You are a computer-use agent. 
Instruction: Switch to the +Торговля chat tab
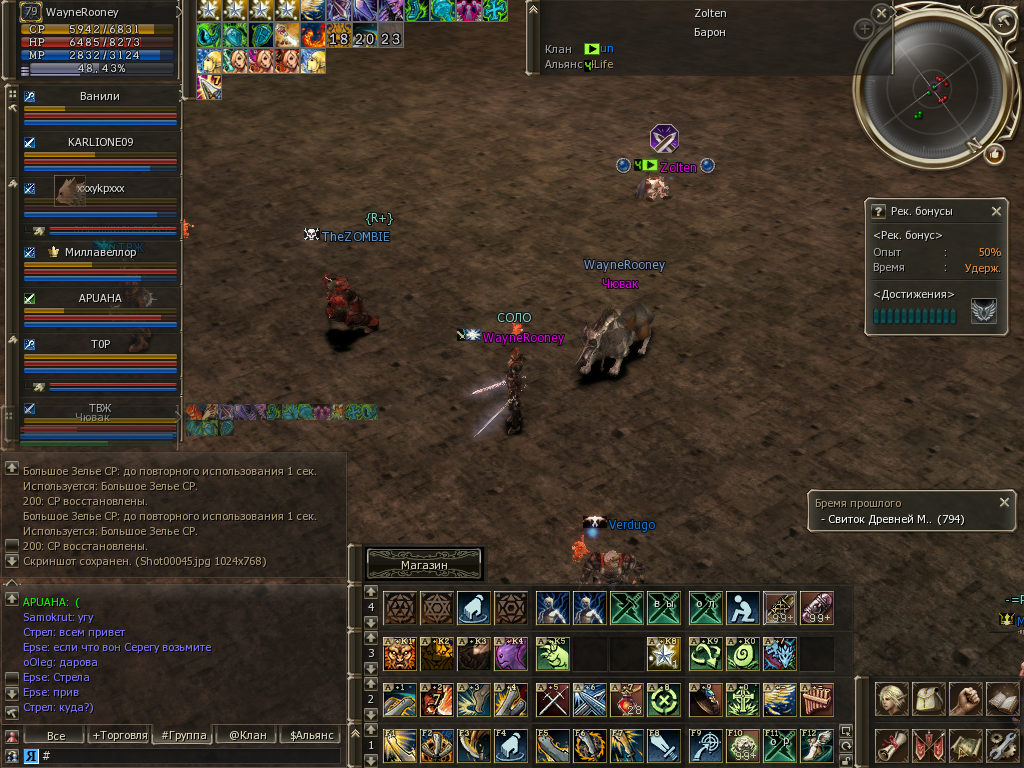pos(120,736)
